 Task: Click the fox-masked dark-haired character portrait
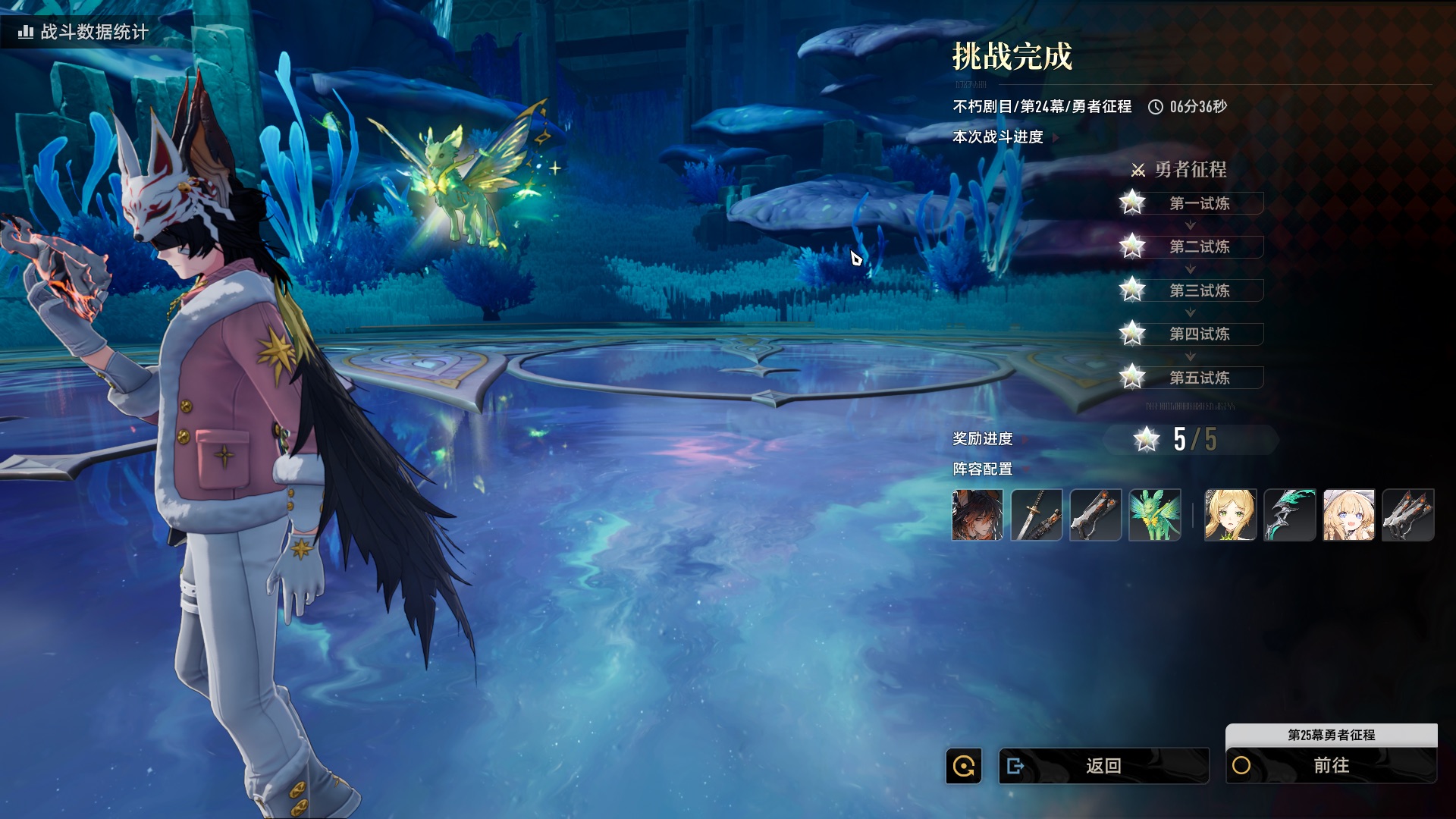(977, 515)
